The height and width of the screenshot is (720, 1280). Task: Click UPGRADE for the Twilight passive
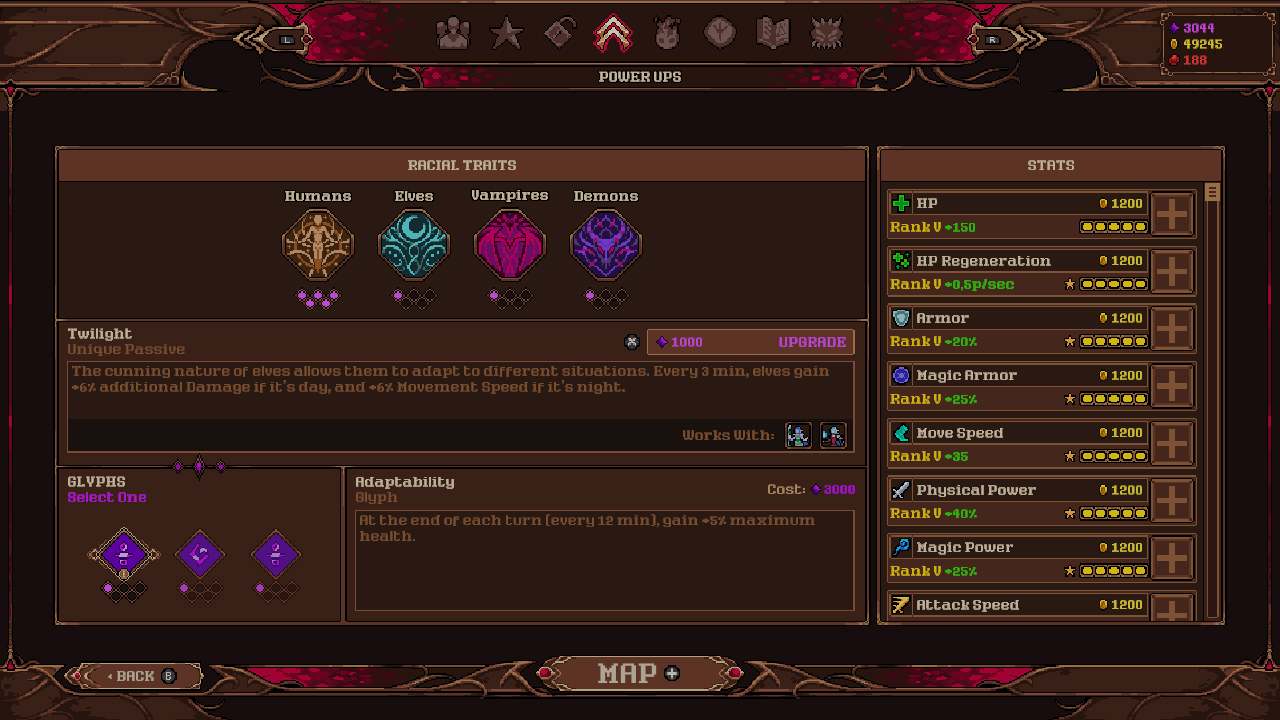click(x=812, y=342)
